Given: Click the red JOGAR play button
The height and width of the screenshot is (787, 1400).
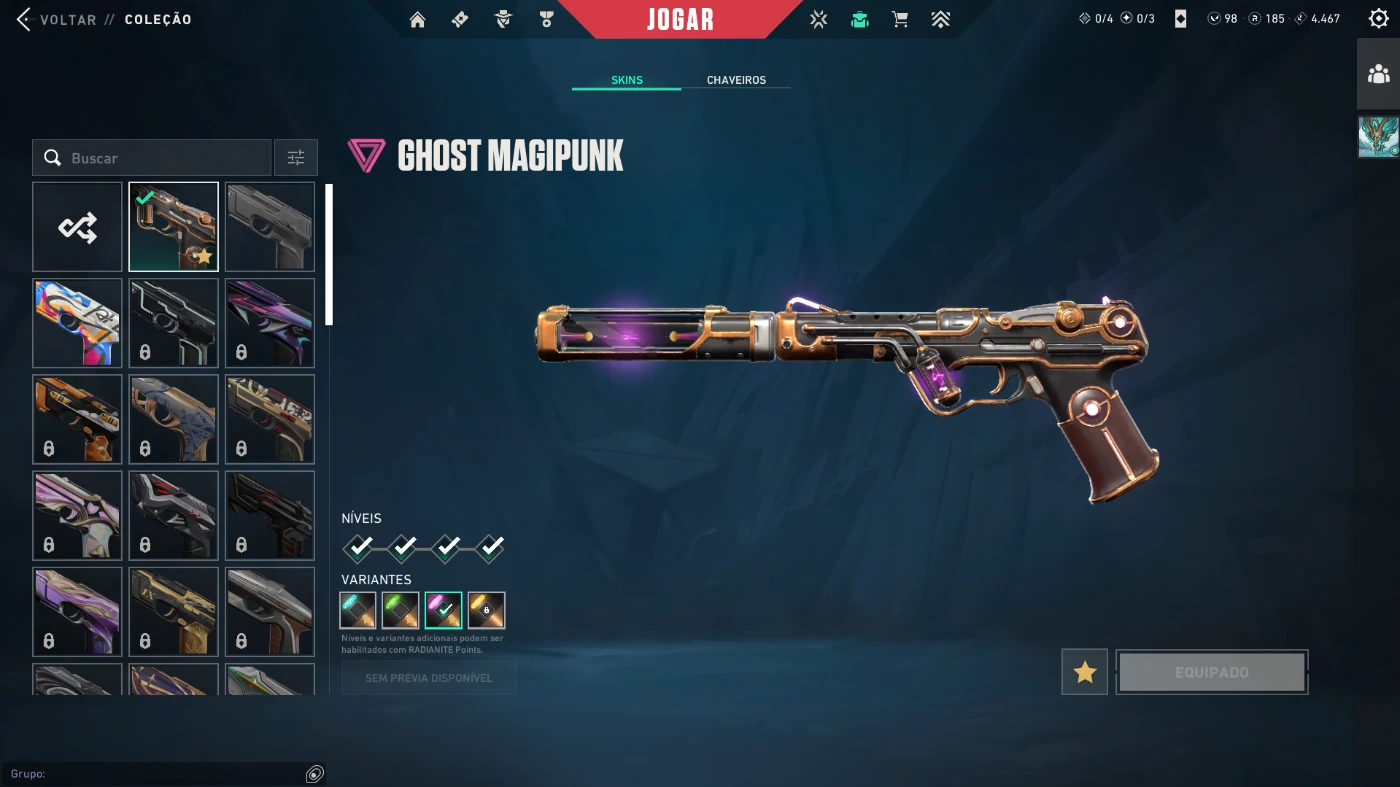Looking at the screenshot, I should (680, 19).
